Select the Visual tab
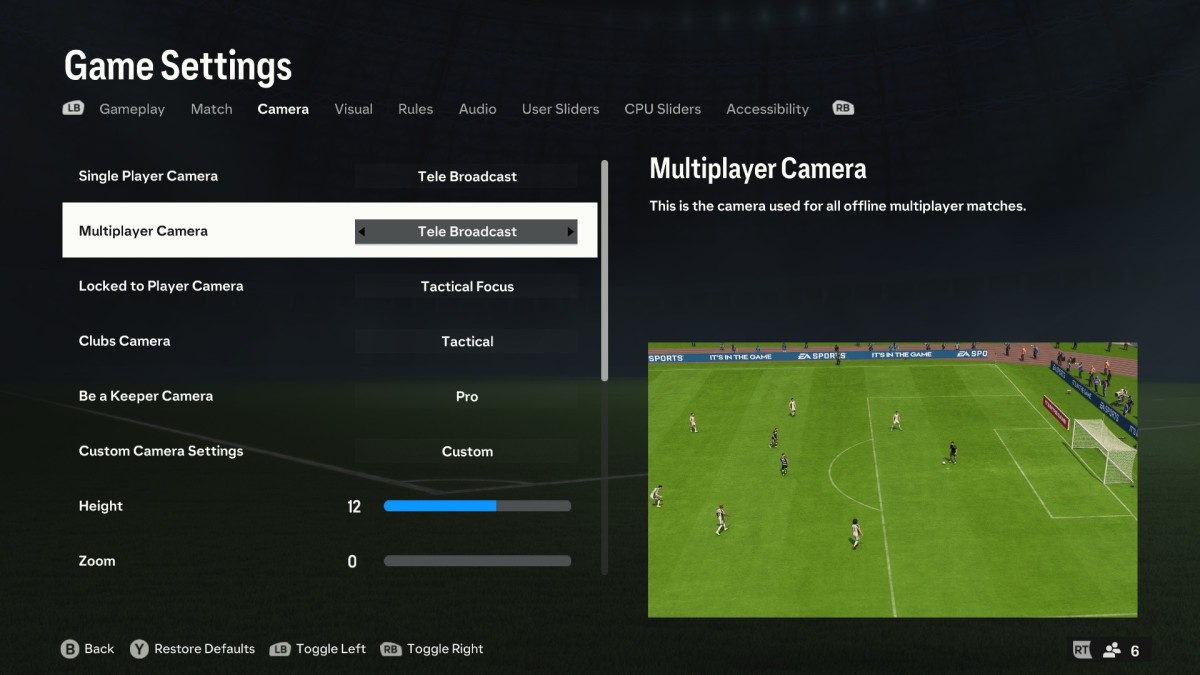 click(x=353, y=109)
